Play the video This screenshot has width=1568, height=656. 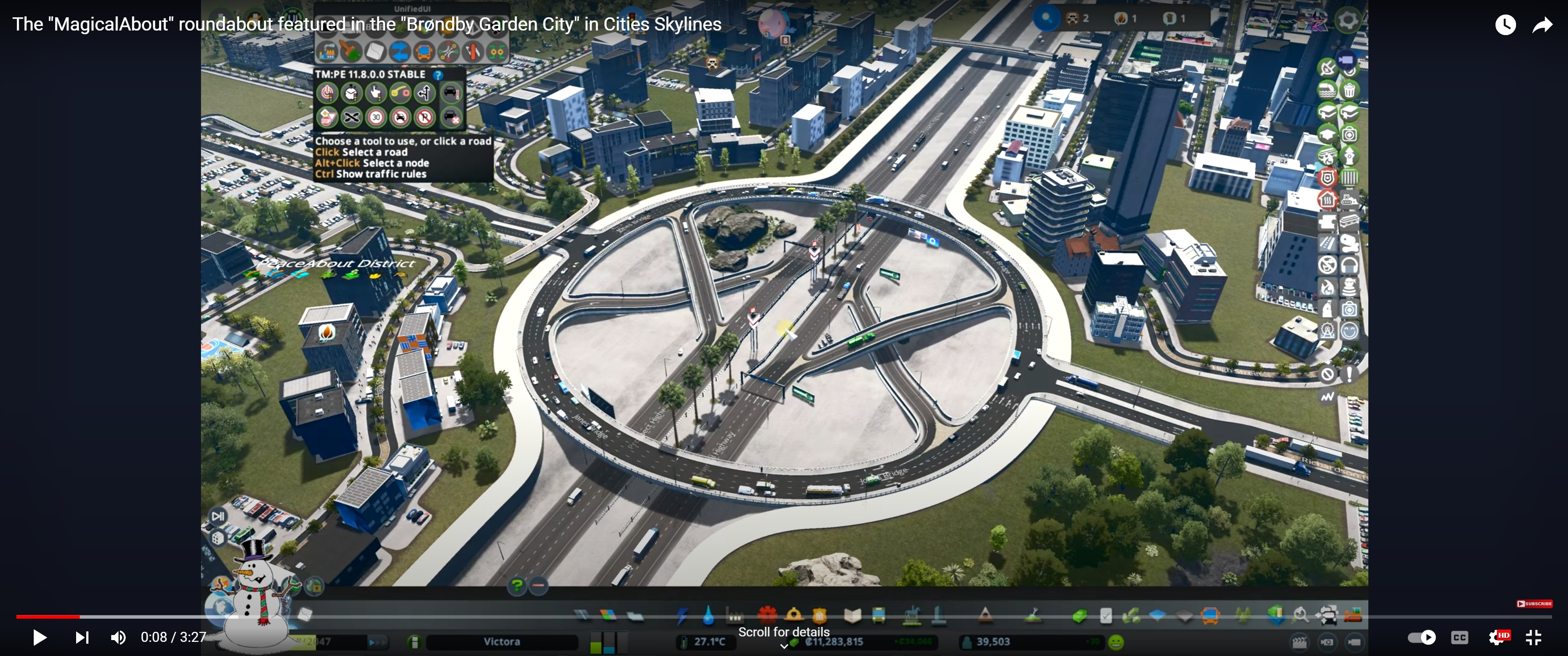pyautogui.click(x=40, y=637)
